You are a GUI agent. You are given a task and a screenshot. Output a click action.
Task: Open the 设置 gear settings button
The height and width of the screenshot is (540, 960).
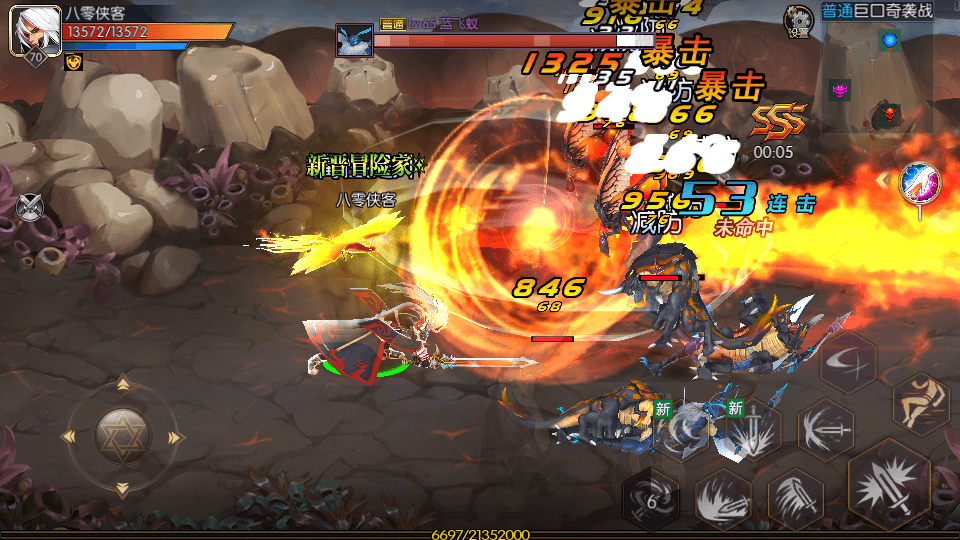tap(797, 18)
